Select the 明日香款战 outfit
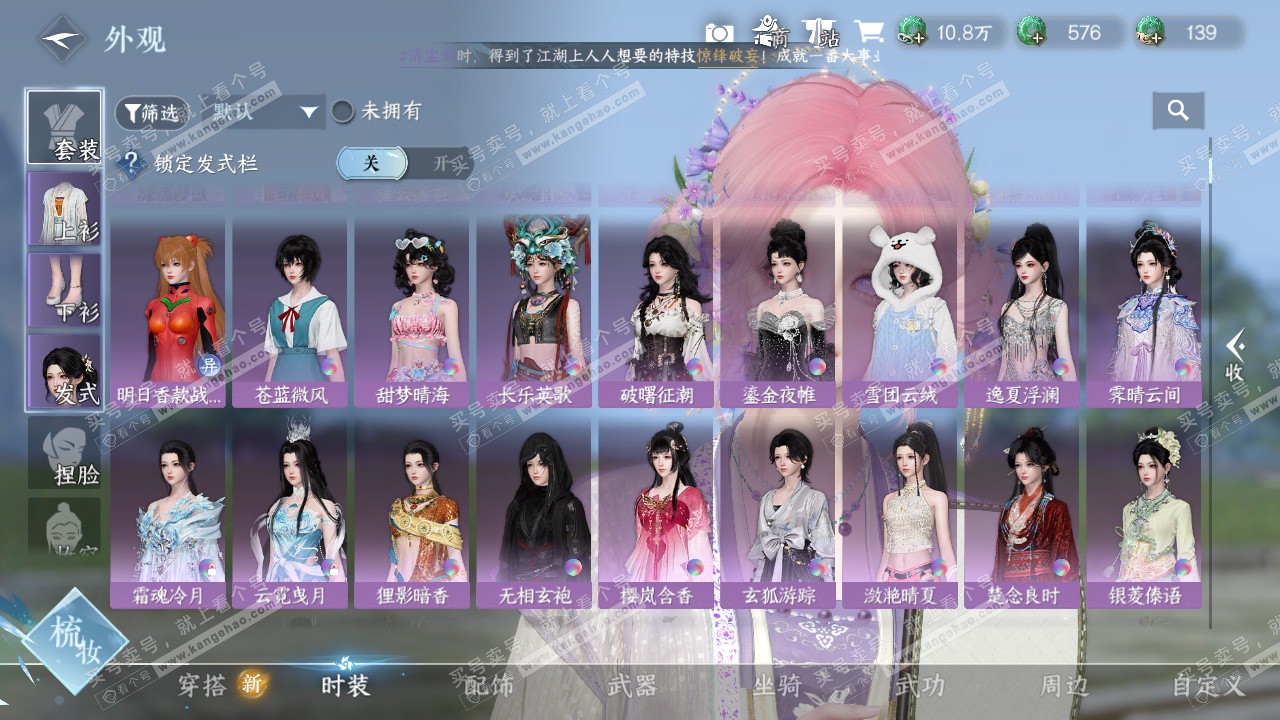This screenshot has width=1280, height=720. (168, 311)
